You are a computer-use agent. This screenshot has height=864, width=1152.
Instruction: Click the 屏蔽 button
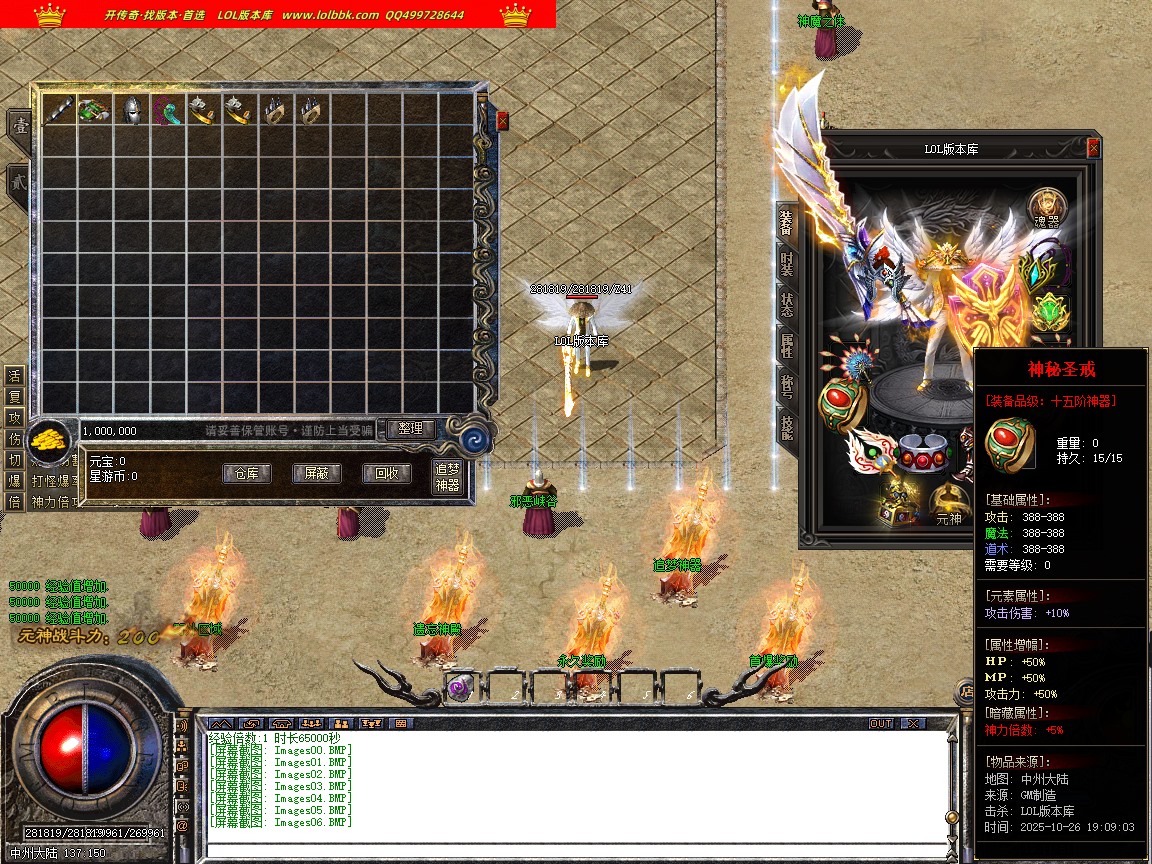click(316, 474)
